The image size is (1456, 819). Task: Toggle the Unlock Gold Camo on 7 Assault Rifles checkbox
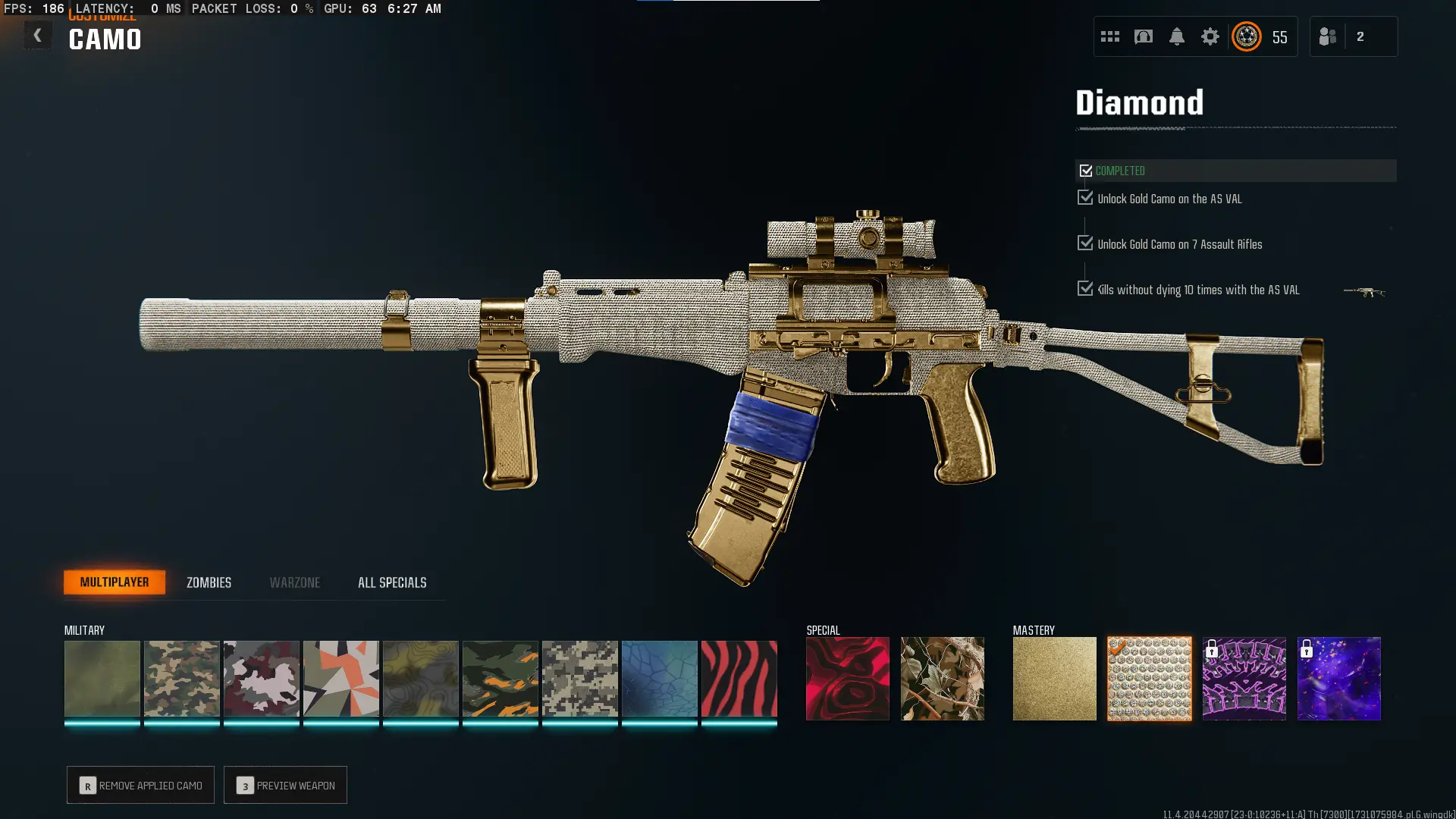[1084, 243]
